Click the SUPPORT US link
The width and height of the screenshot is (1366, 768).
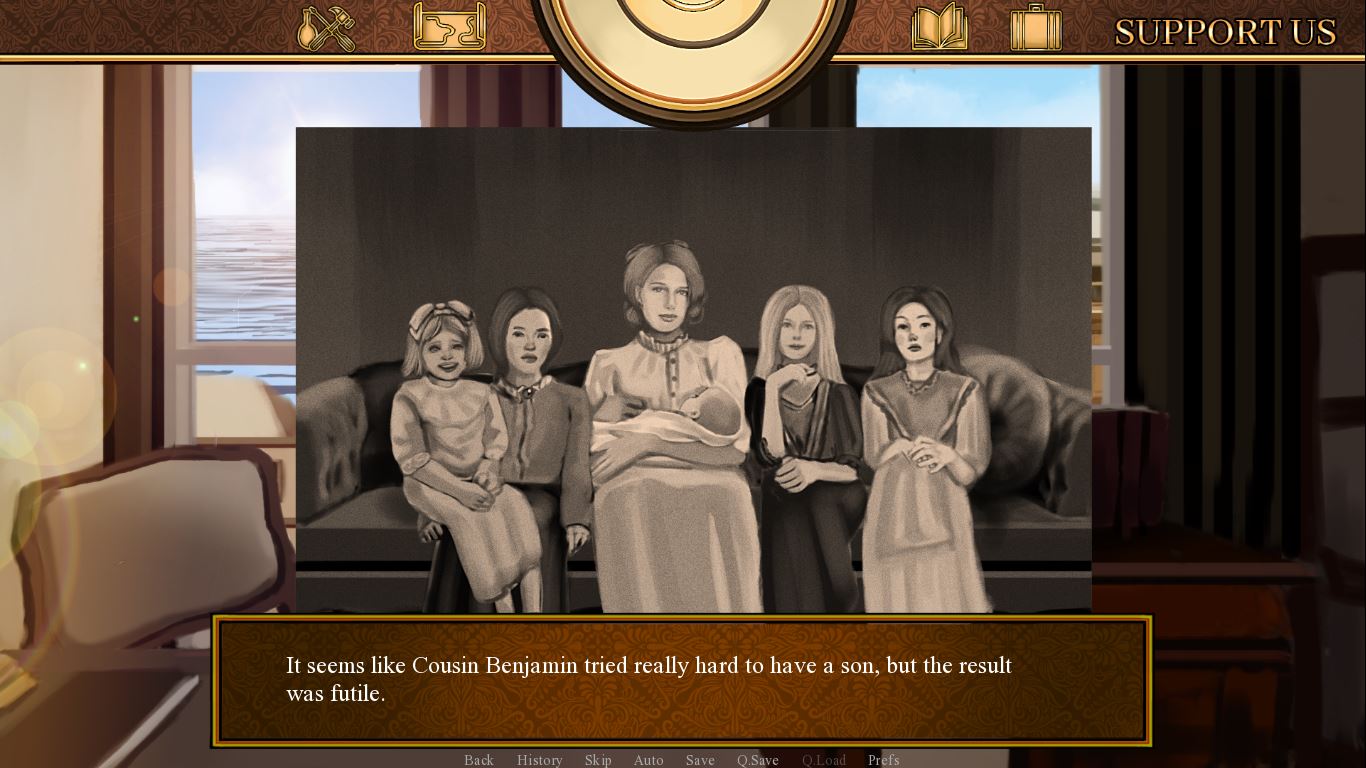(x=1225, y=32)
